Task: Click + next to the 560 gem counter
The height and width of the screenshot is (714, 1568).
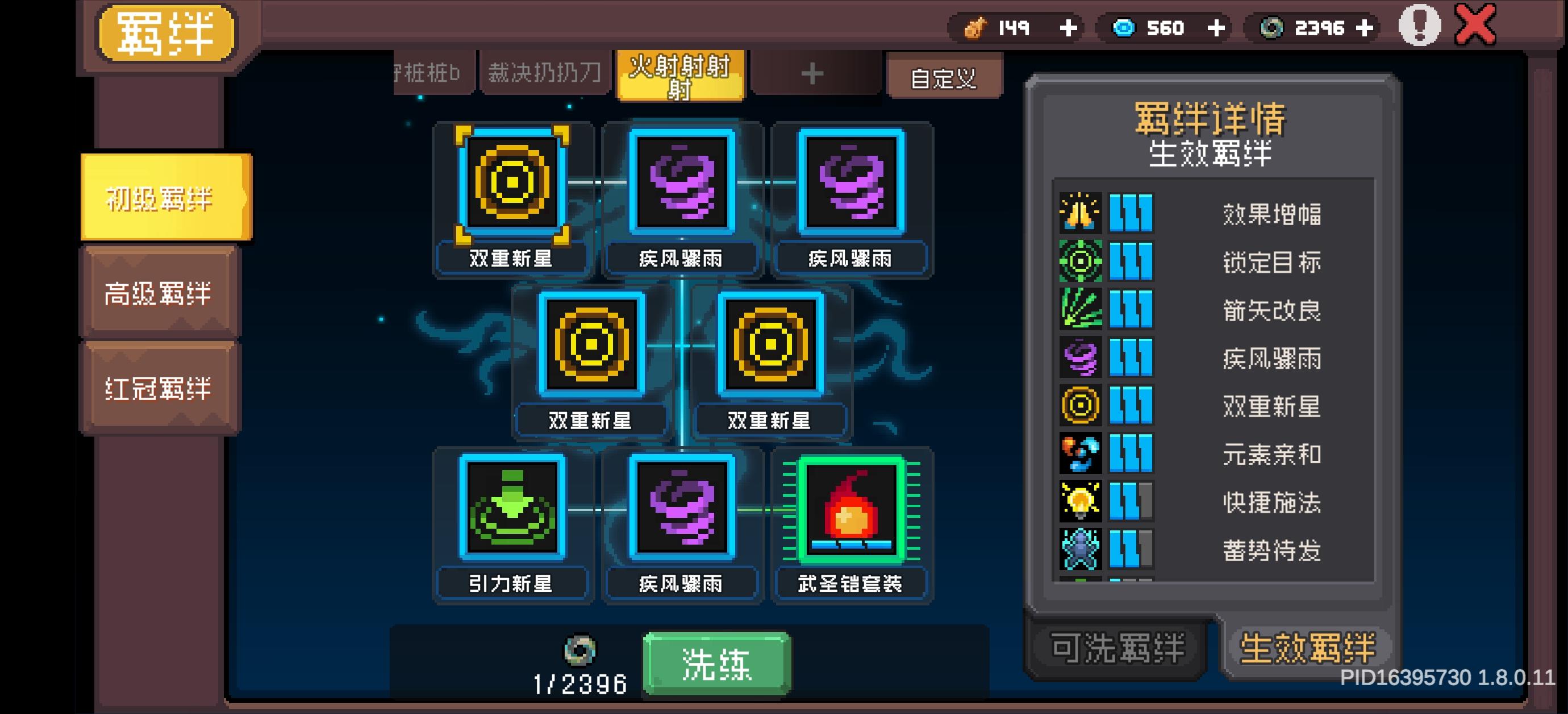Action: 1217,27
